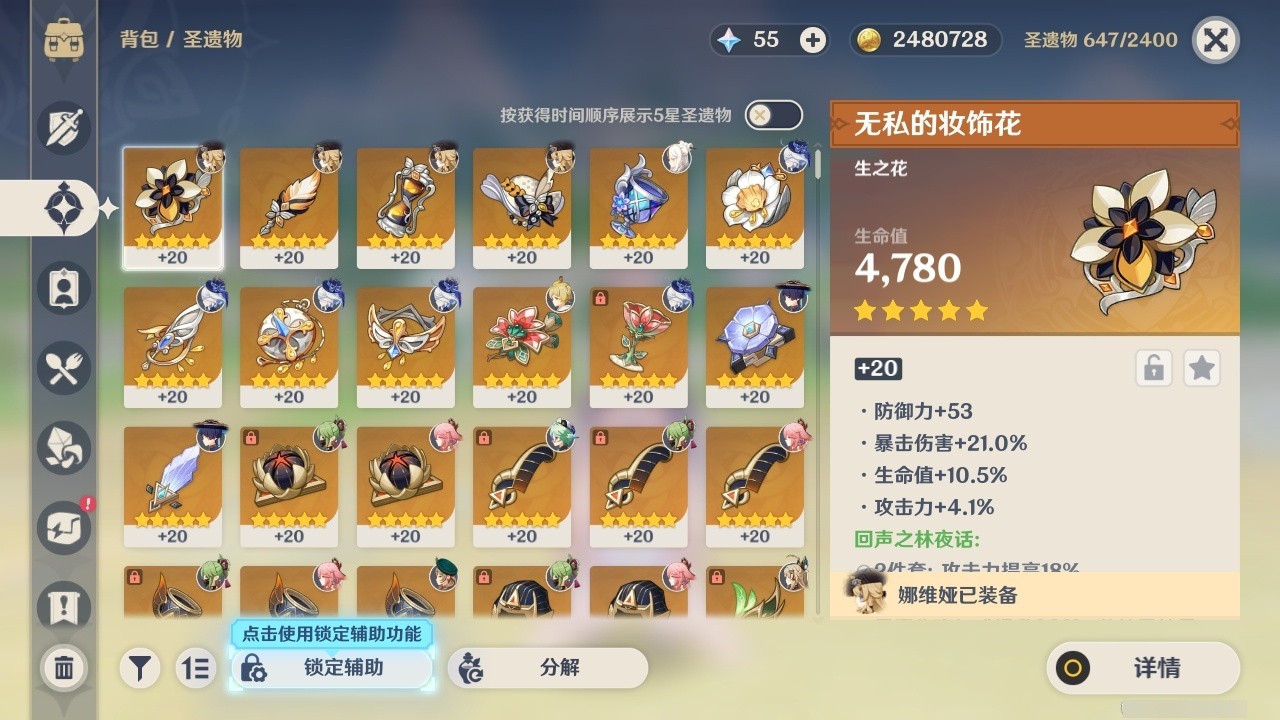
Task: Click the 锁定辅助 button
Action: (x=332, y=668)
